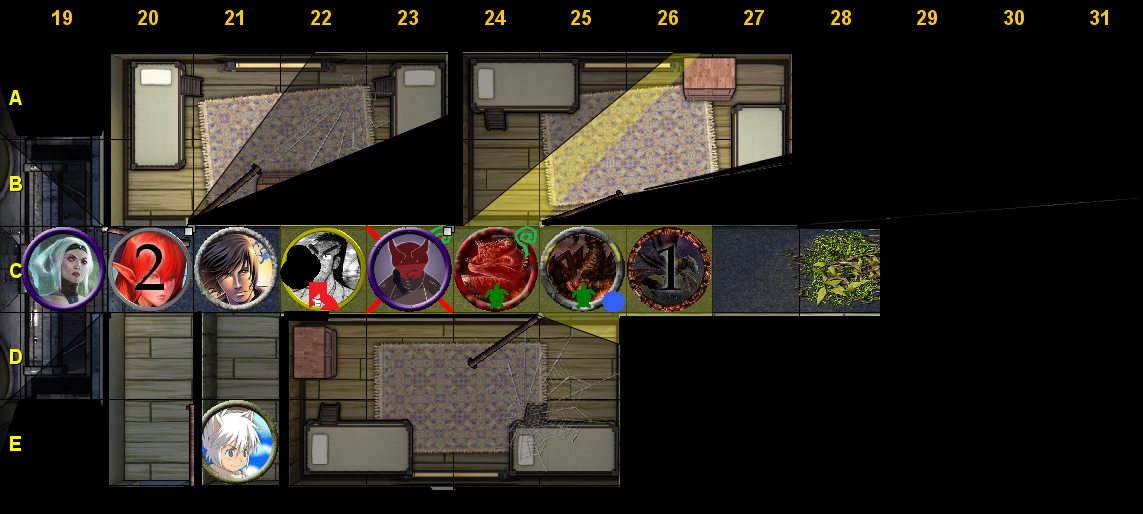The height and width of the screenshot is (514, 1143).
Task: Choose the dark creature token marked 1
Action: [x=669, y=270]
